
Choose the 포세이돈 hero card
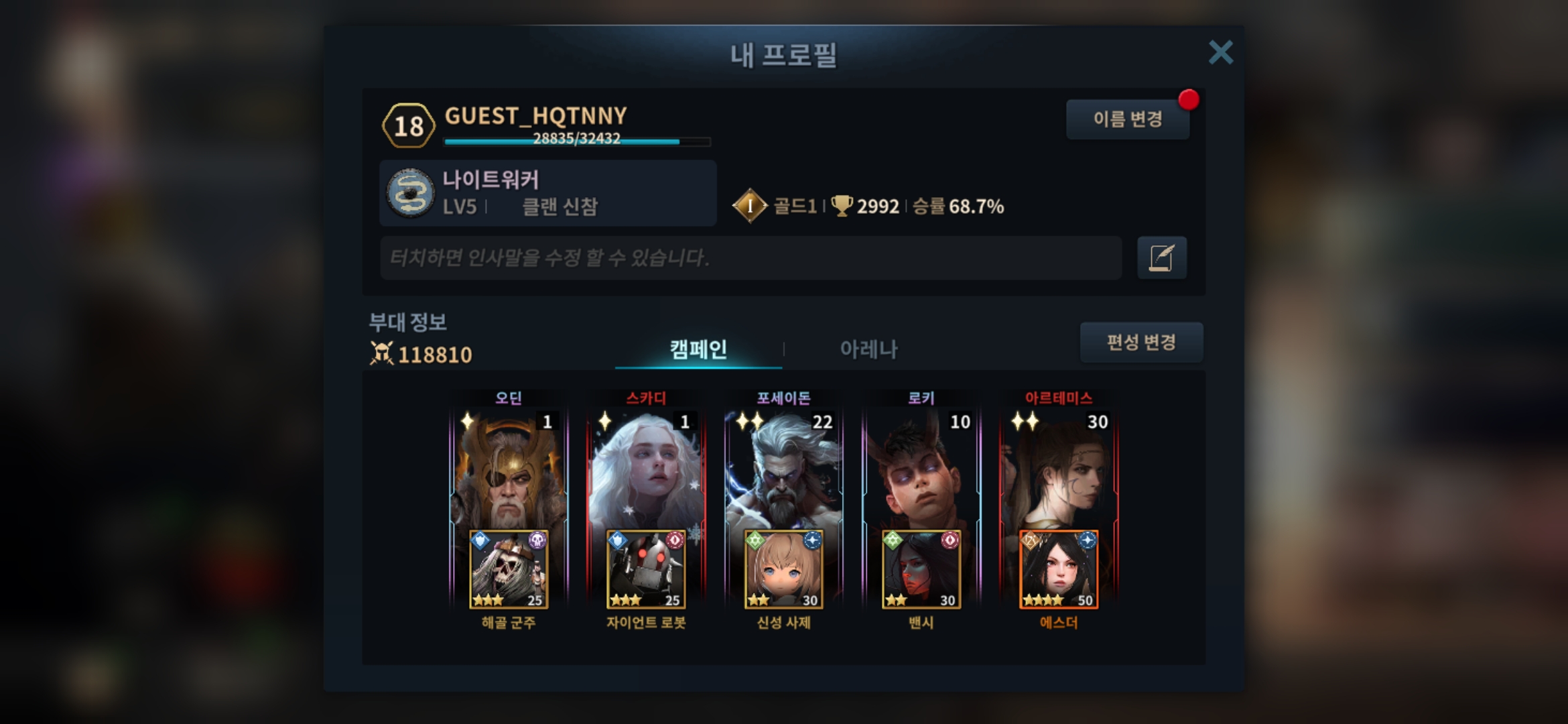(x=783, y=469)
